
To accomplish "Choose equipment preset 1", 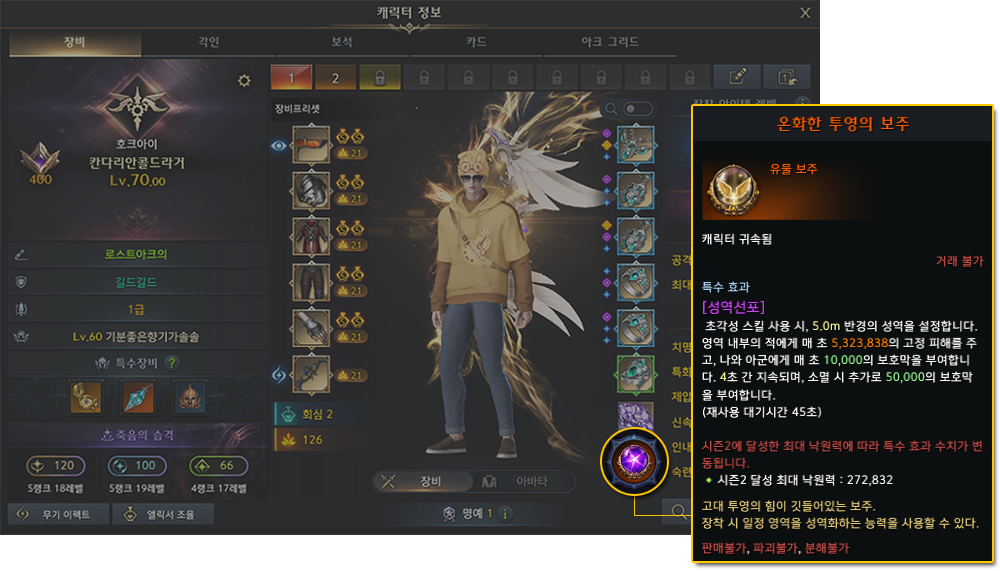I will click(292, 77).
